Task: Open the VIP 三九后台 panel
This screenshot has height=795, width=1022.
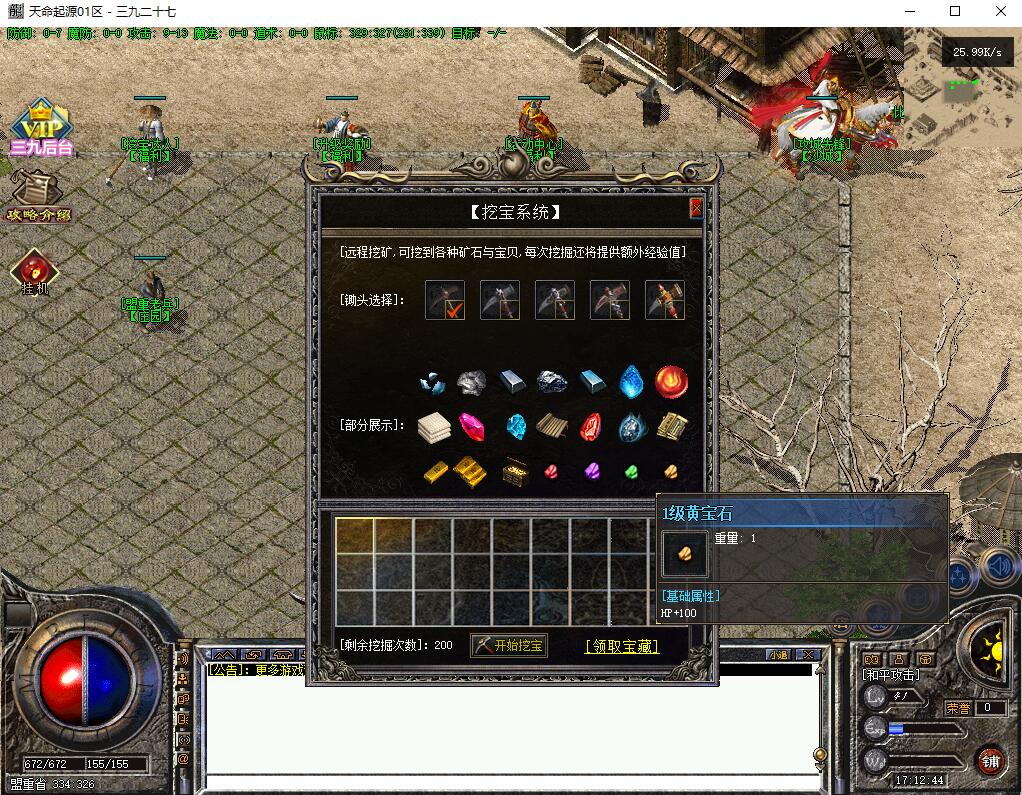Action: 39,128
